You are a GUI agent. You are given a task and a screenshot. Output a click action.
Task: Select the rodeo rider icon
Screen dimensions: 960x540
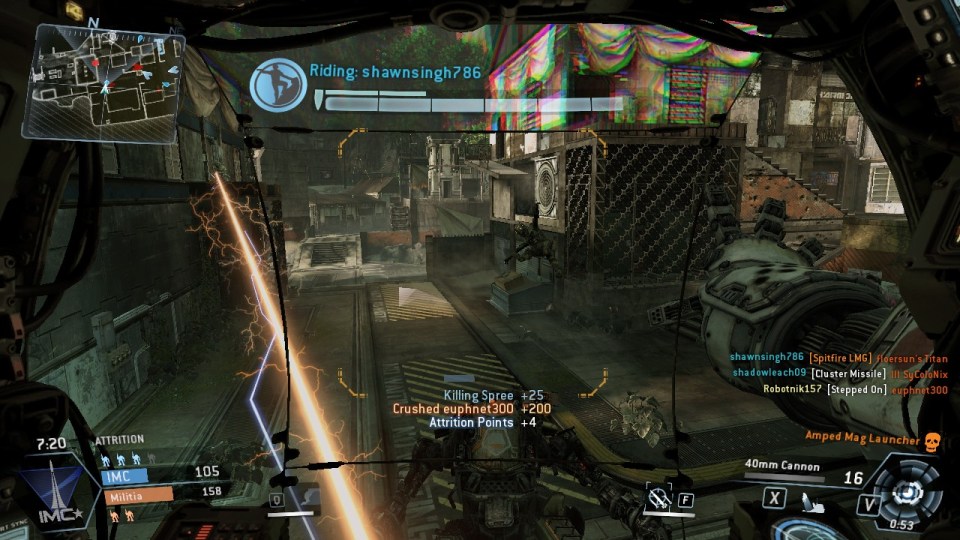tap(277, 84)
